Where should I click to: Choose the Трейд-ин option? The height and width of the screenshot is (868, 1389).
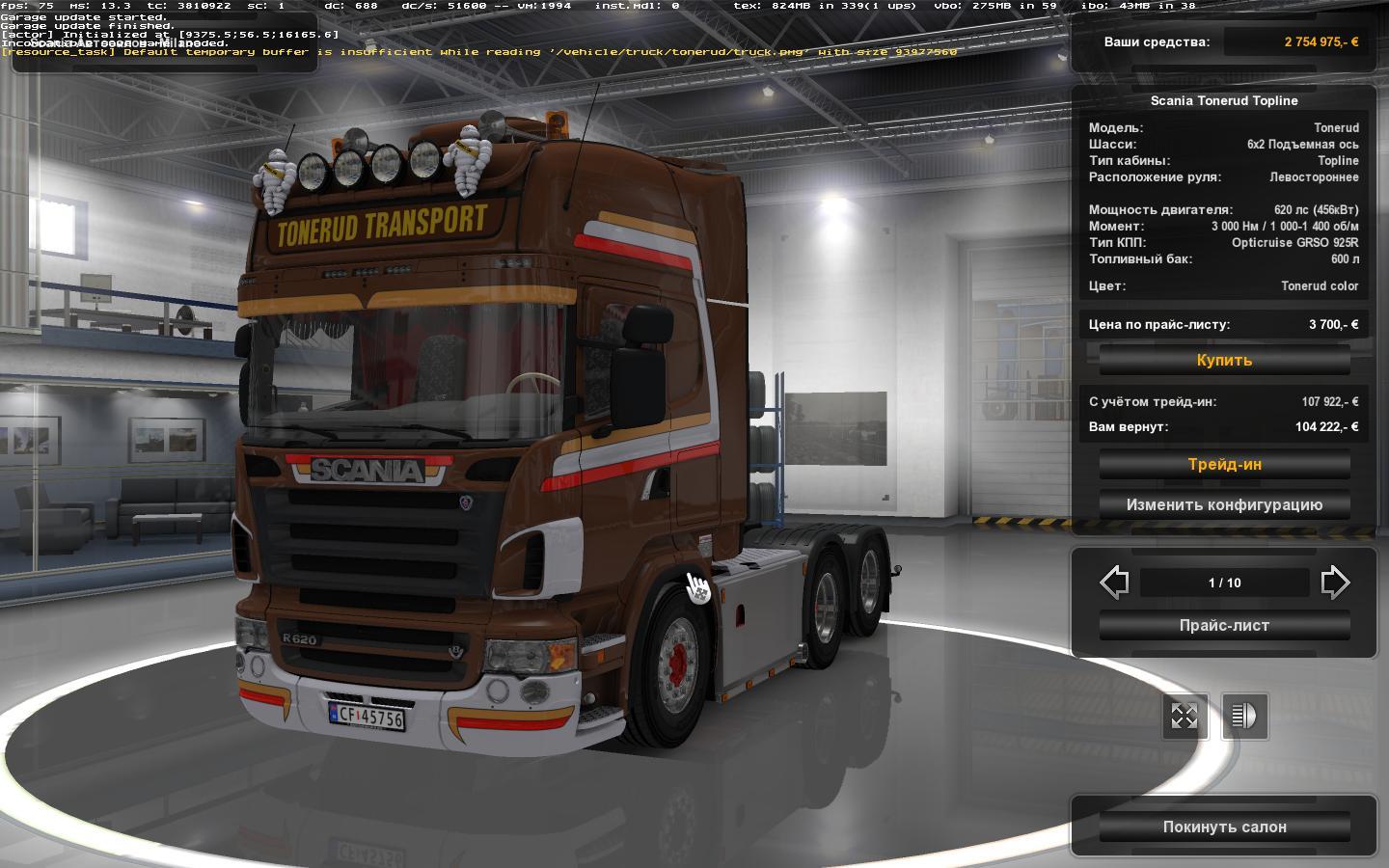(1224, 464)
